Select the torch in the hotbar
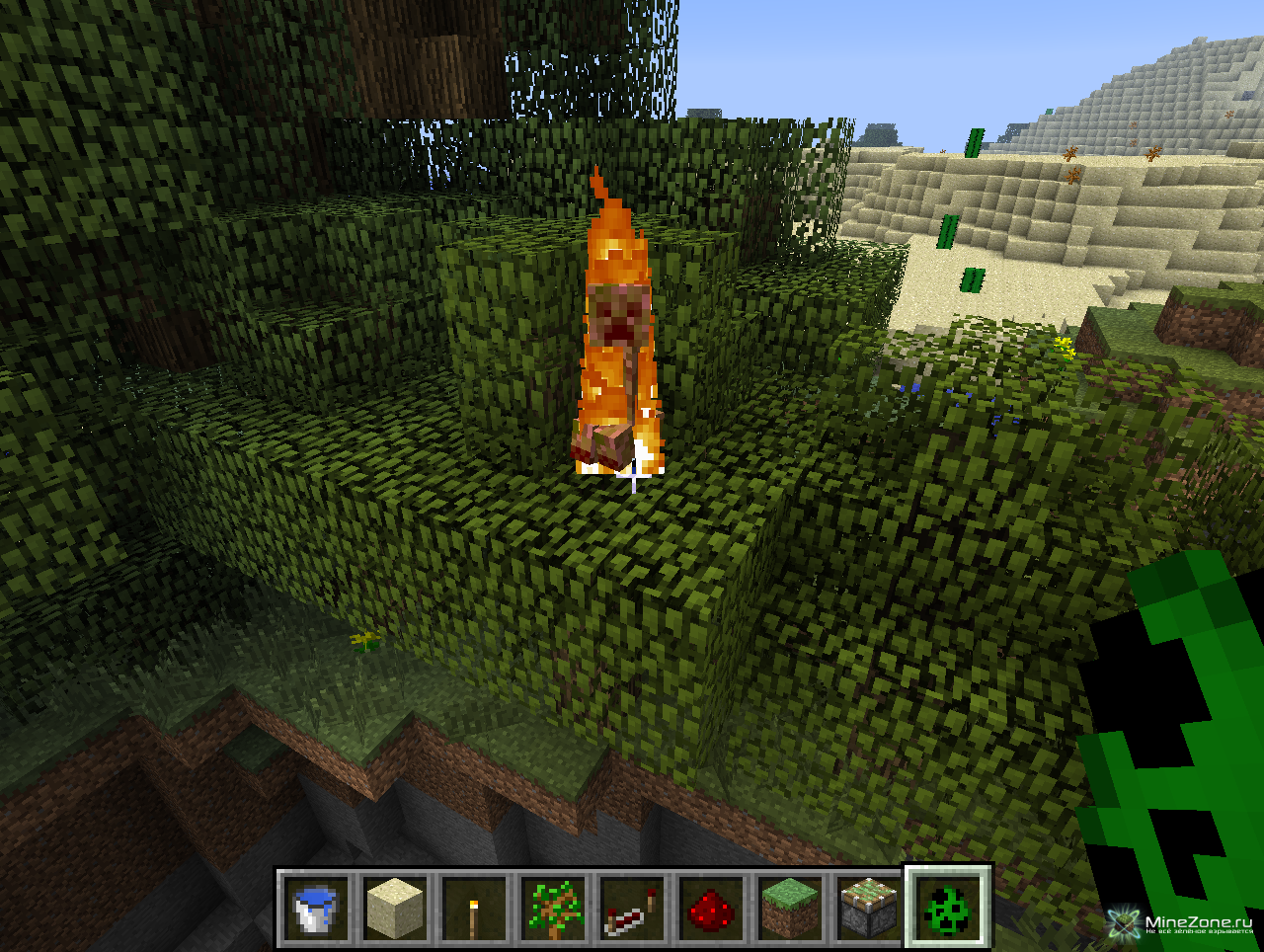The height and width of the screenshot is (952, 1264). [474, 909]
